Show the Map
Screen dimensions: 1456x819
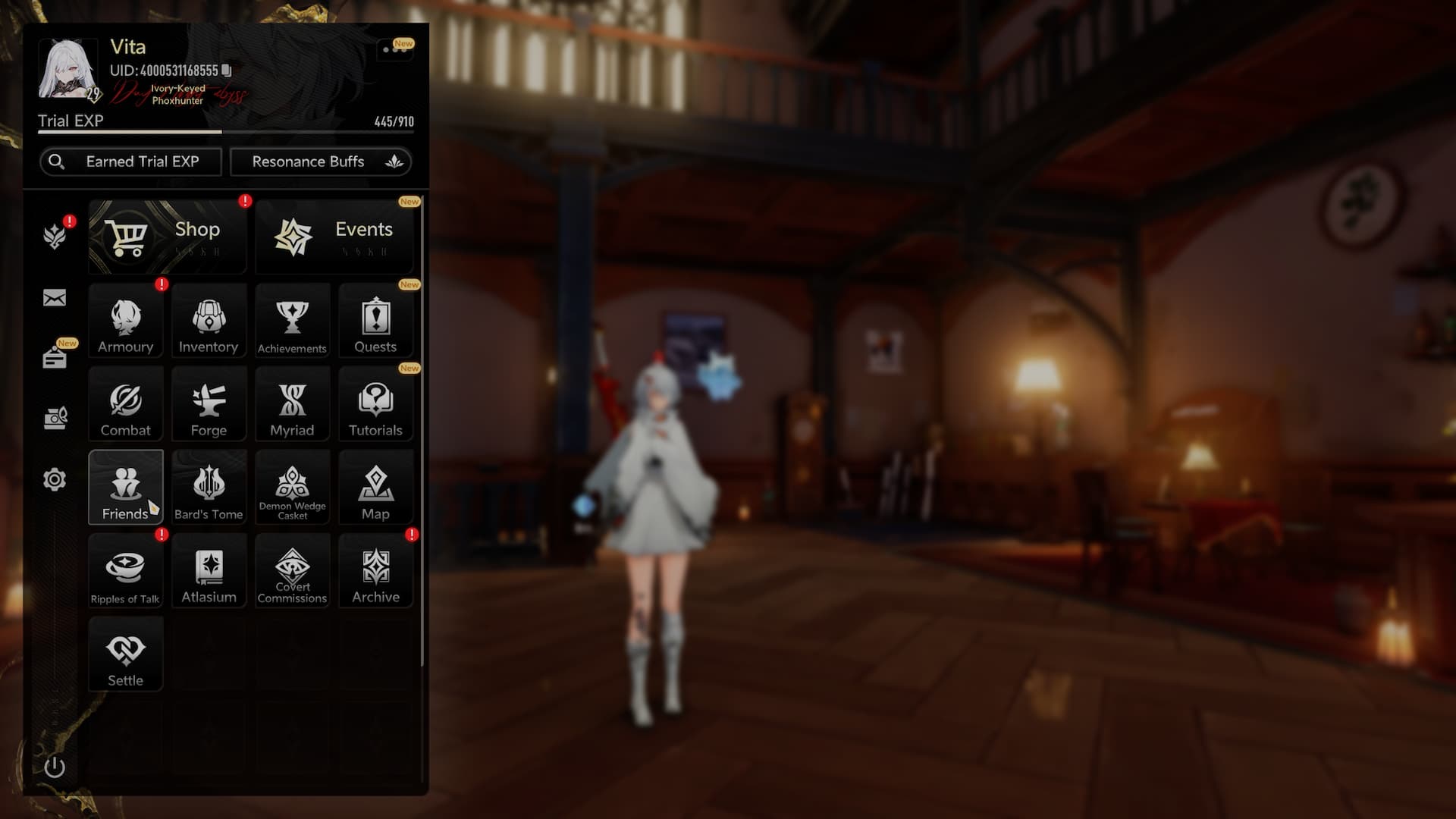tap(375, 488)
